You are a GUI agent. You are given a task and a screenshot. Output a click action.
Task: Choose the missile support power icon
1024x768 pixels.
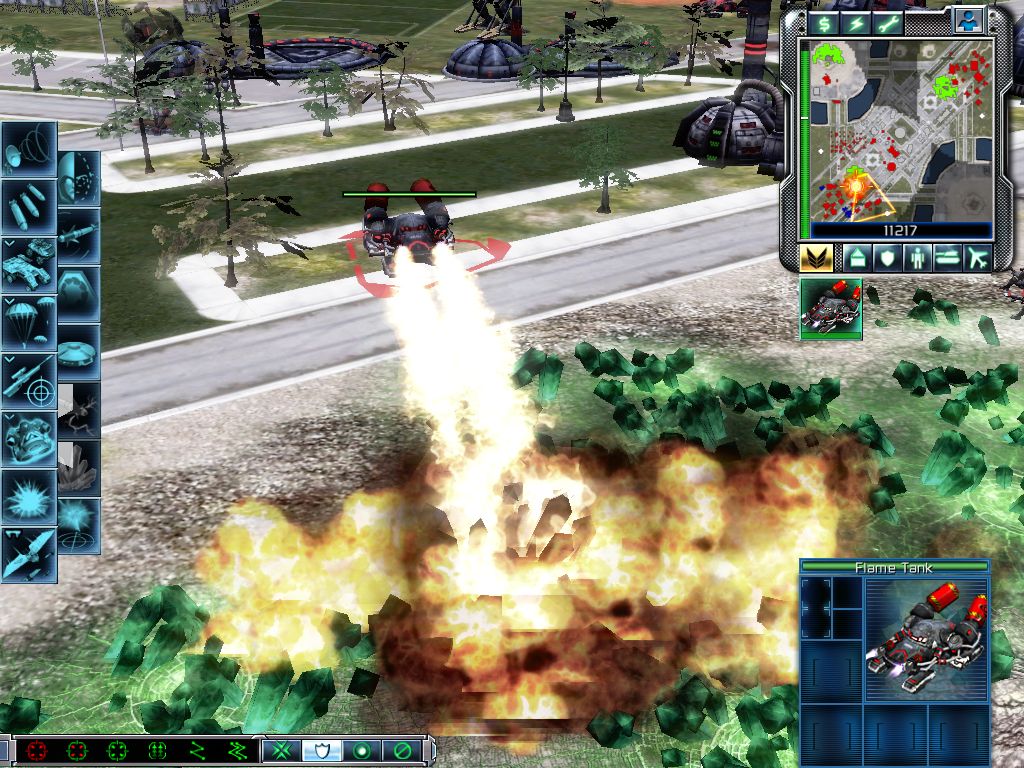pyautogui.click(x=79, y=236)
